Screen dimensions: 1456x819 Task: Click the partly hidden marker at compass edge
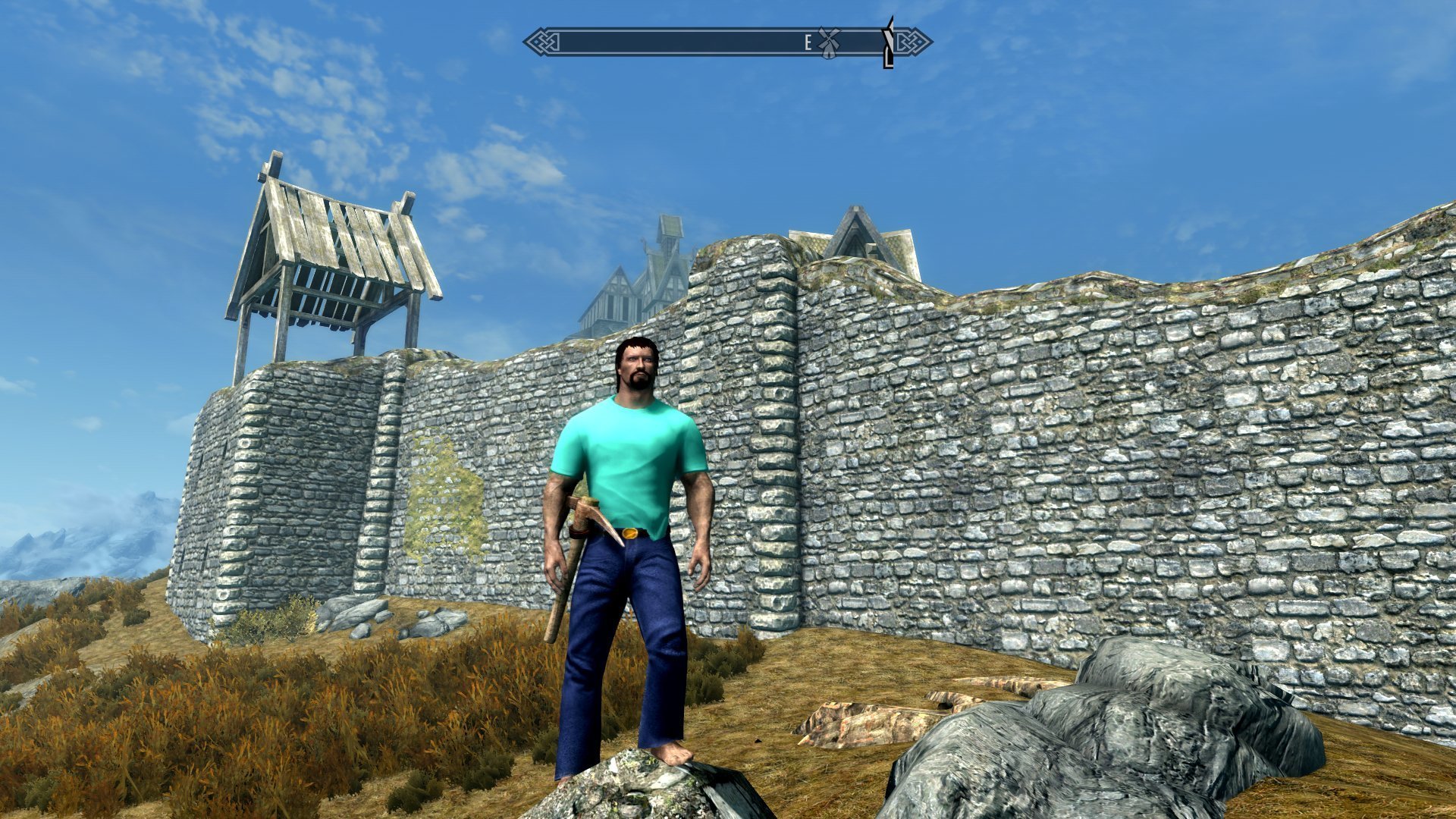(889, 44)
